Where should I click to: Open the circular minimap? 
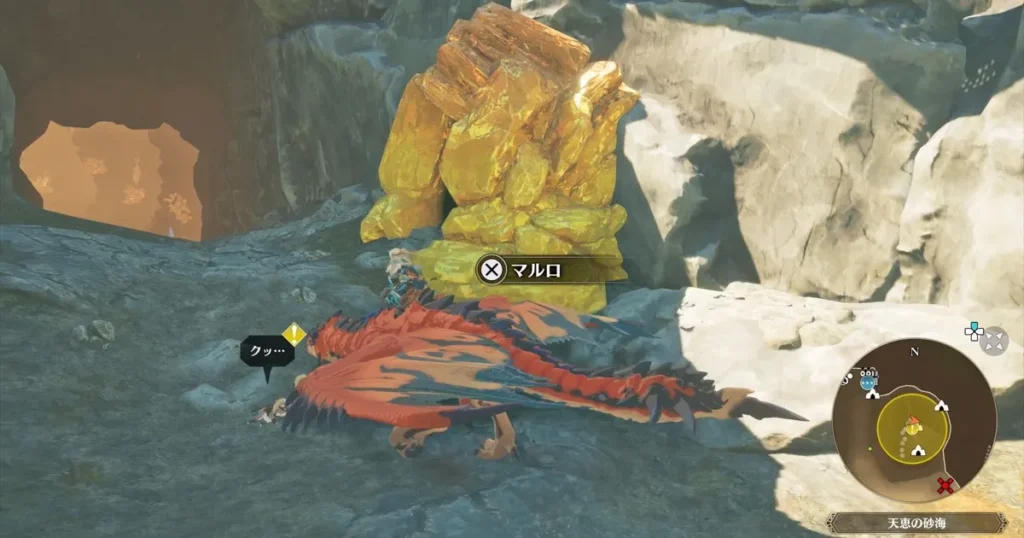pyautogui.click(x=913, y=419)
